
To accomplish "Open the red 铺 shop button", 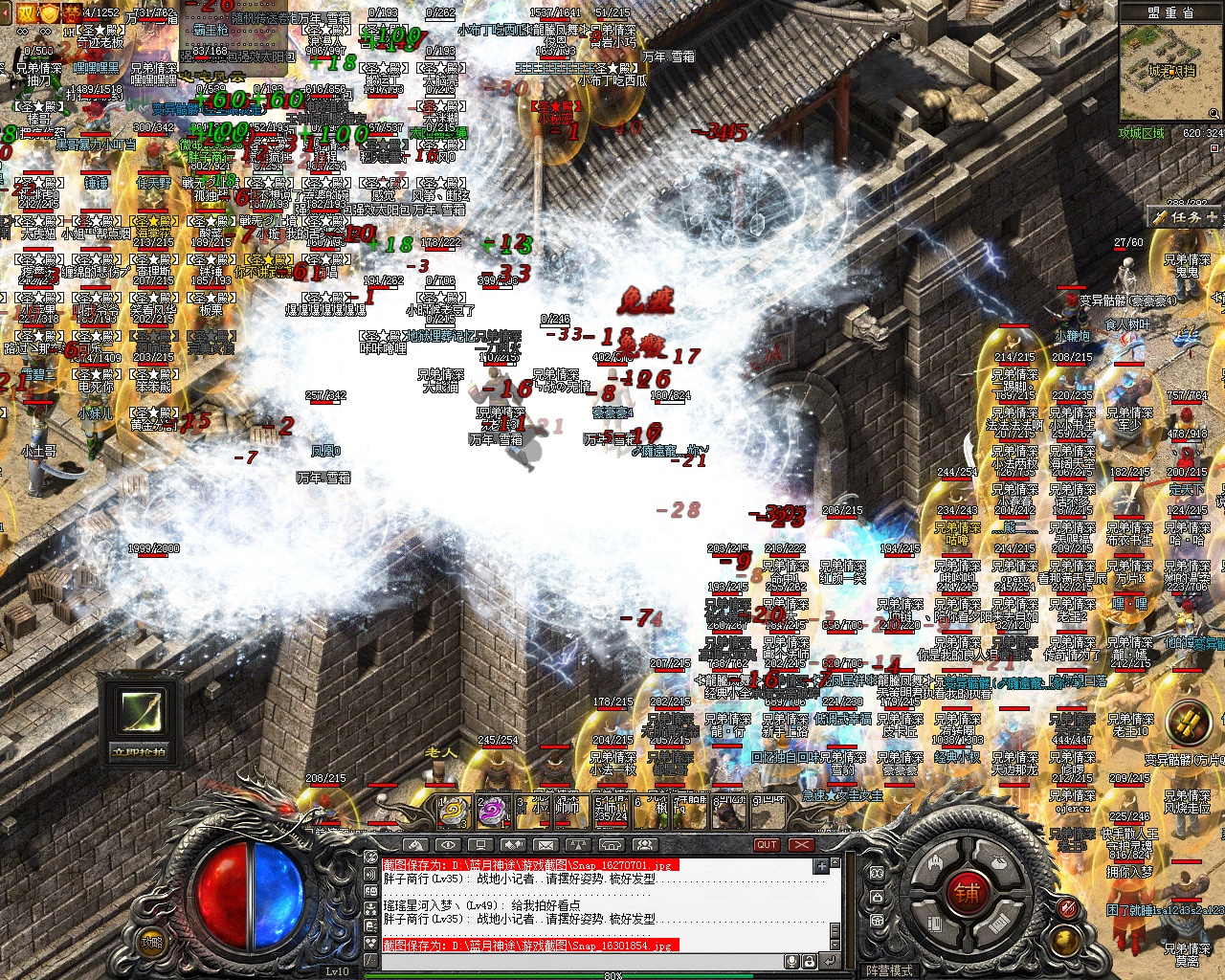I will 967,893.
